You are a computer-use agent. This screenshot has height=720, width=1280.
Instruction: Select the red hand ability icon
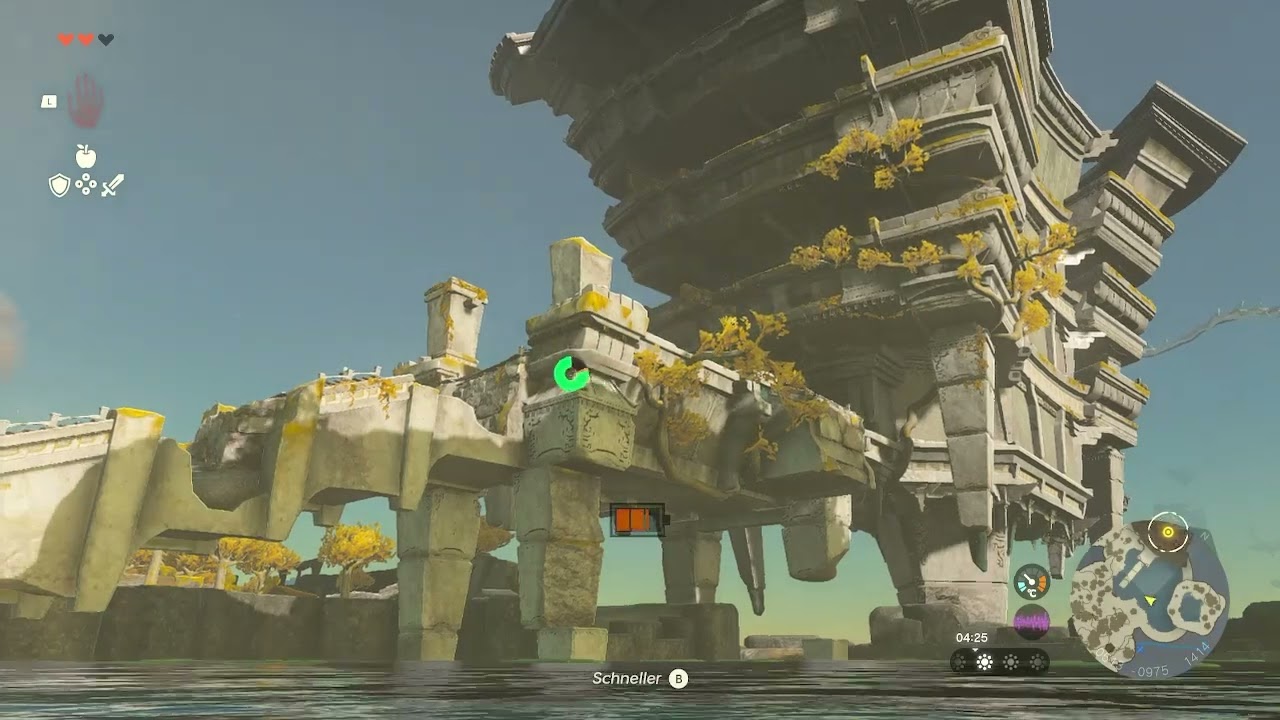coord(86,101)
